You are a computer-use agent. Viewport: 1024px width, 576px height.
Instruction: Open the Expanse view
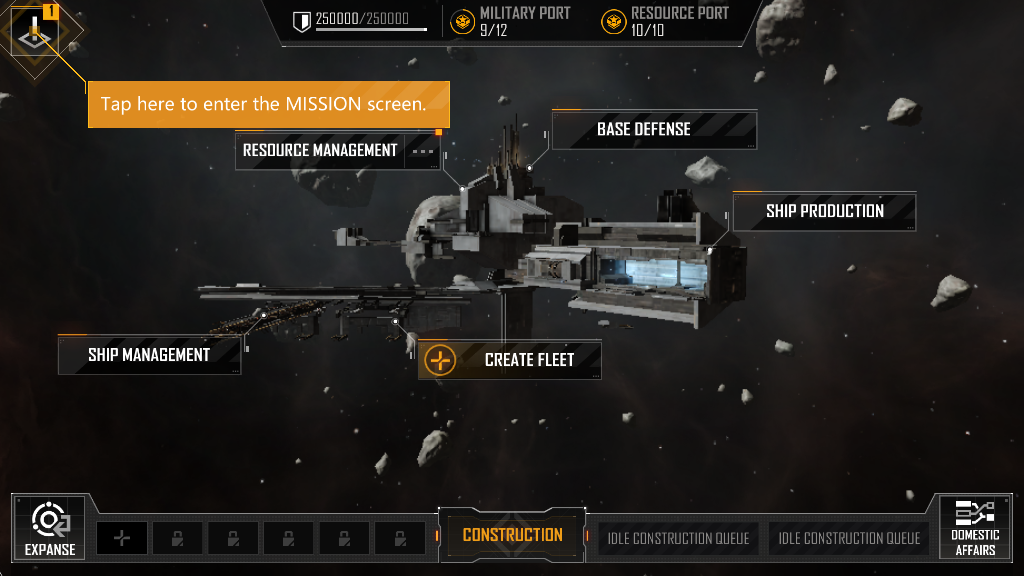pos(49,527)
